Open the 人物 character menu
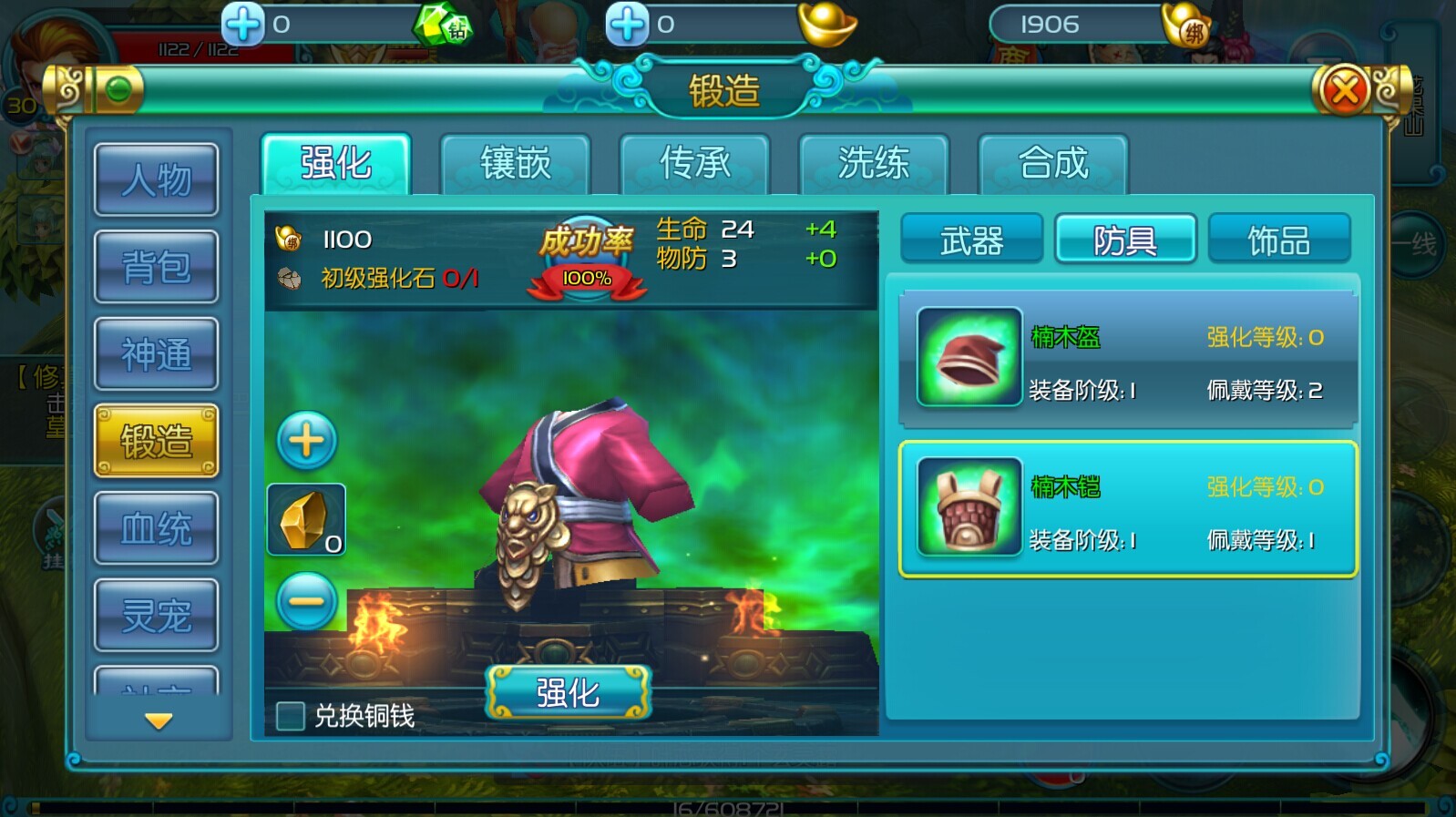1456x817 pixels. pyautogui.click(x=157, y=179)
